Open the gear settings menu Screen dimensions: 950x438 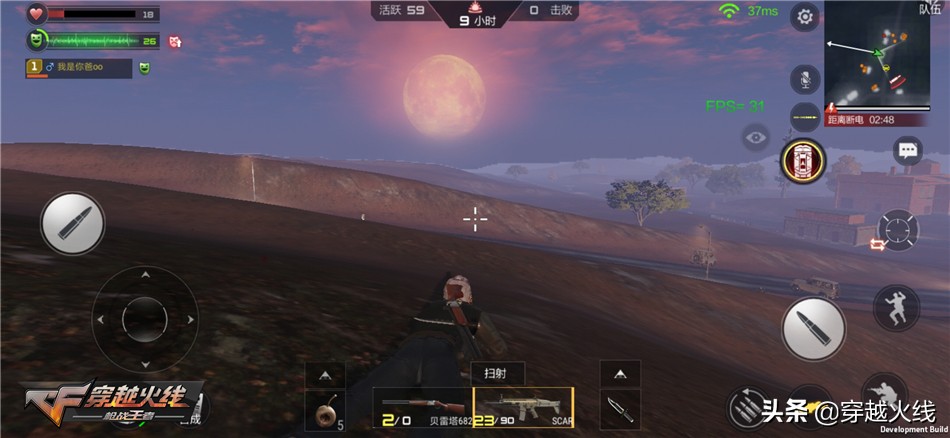[805, 16]
